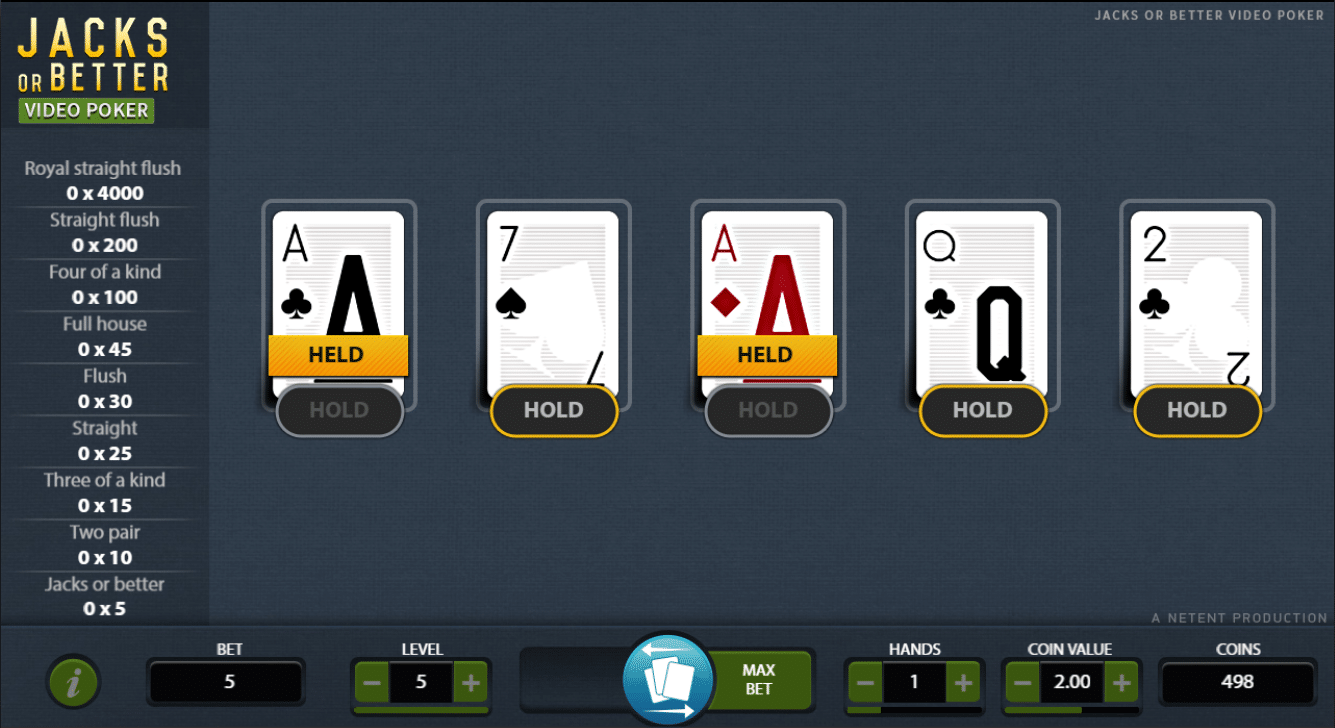
Task: Open the game info panel
Action: pos(73,681)
